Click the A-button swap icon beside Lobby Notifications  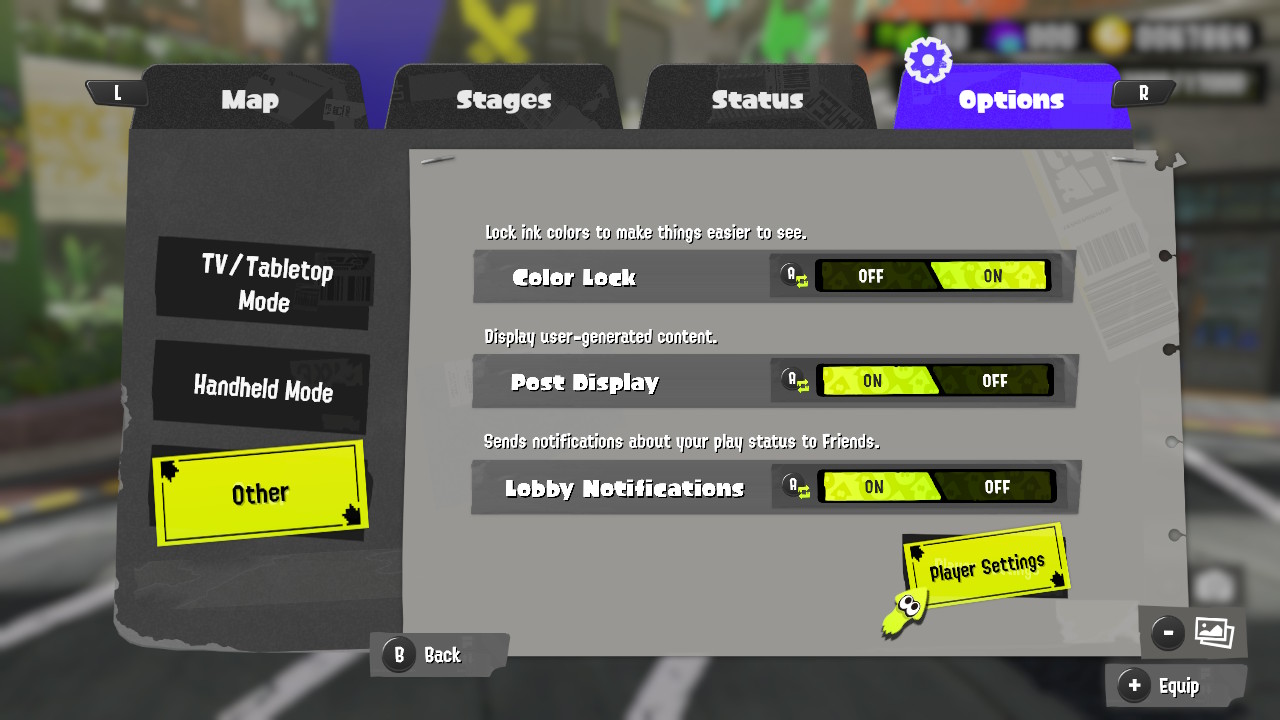(795, 488)
